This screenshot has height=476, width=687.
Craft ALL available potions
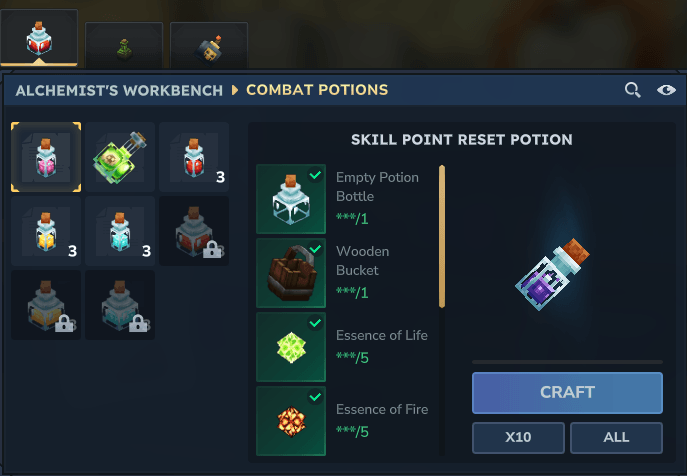pos(616,437)
